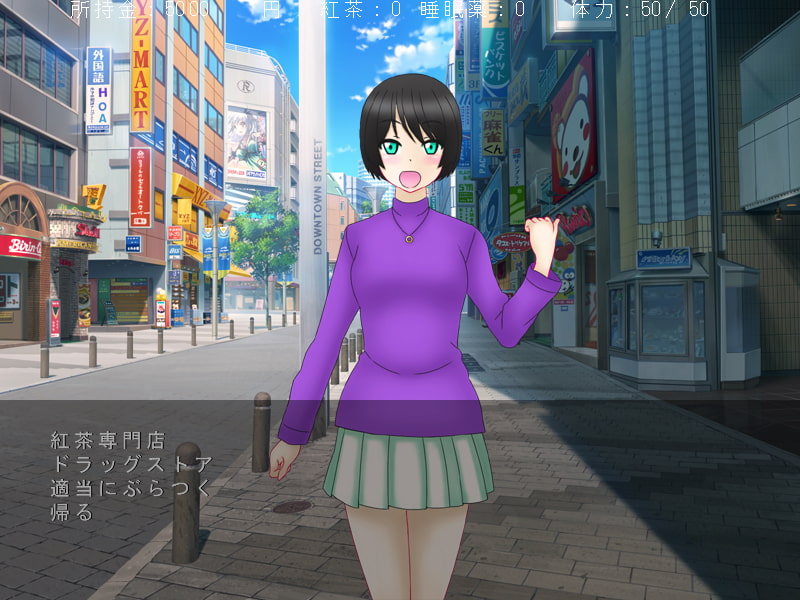Viewport: 800px width, 600px height.
Task: Select ドラッグストア from the choice list
Action: click(131, 464)
